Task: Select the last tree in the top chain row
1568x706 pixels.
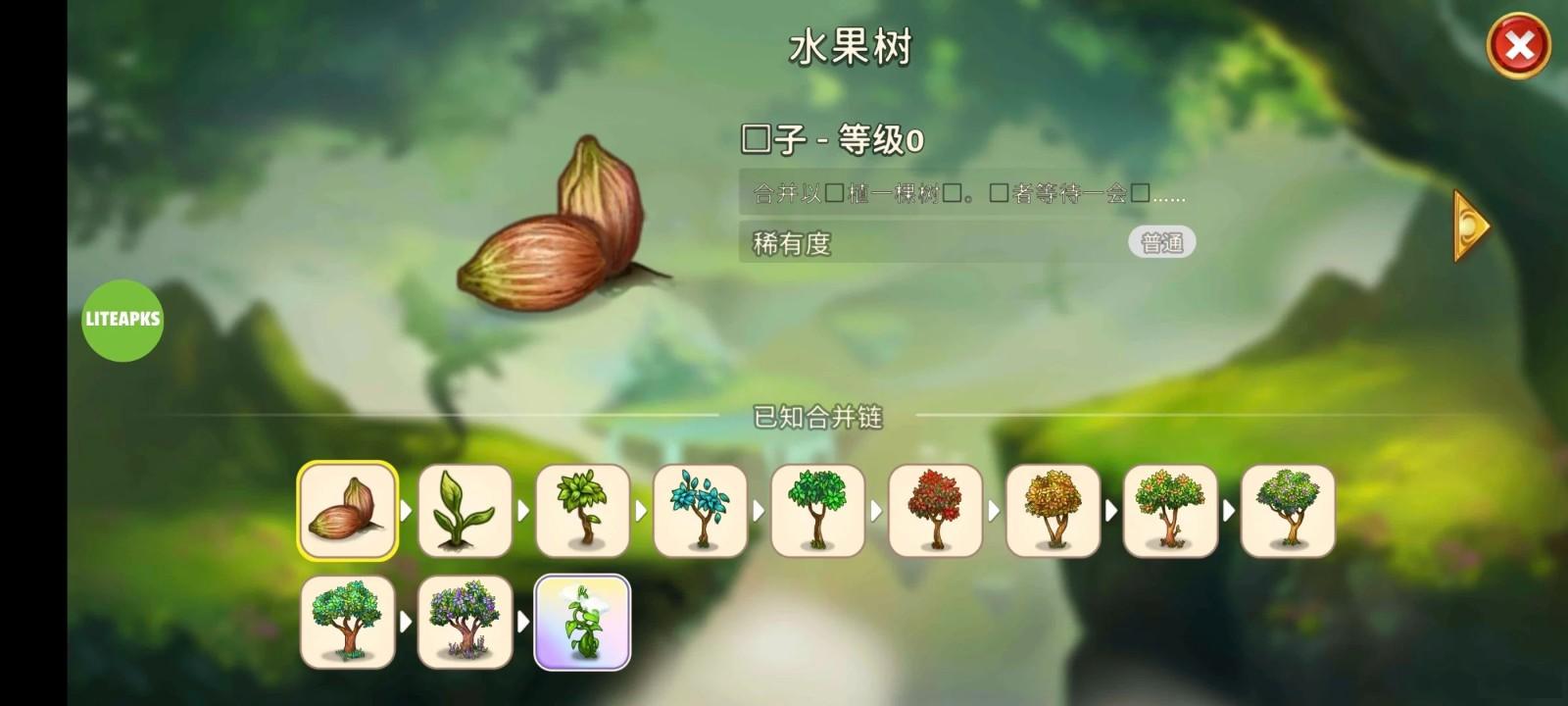Action: (1288, 511)
